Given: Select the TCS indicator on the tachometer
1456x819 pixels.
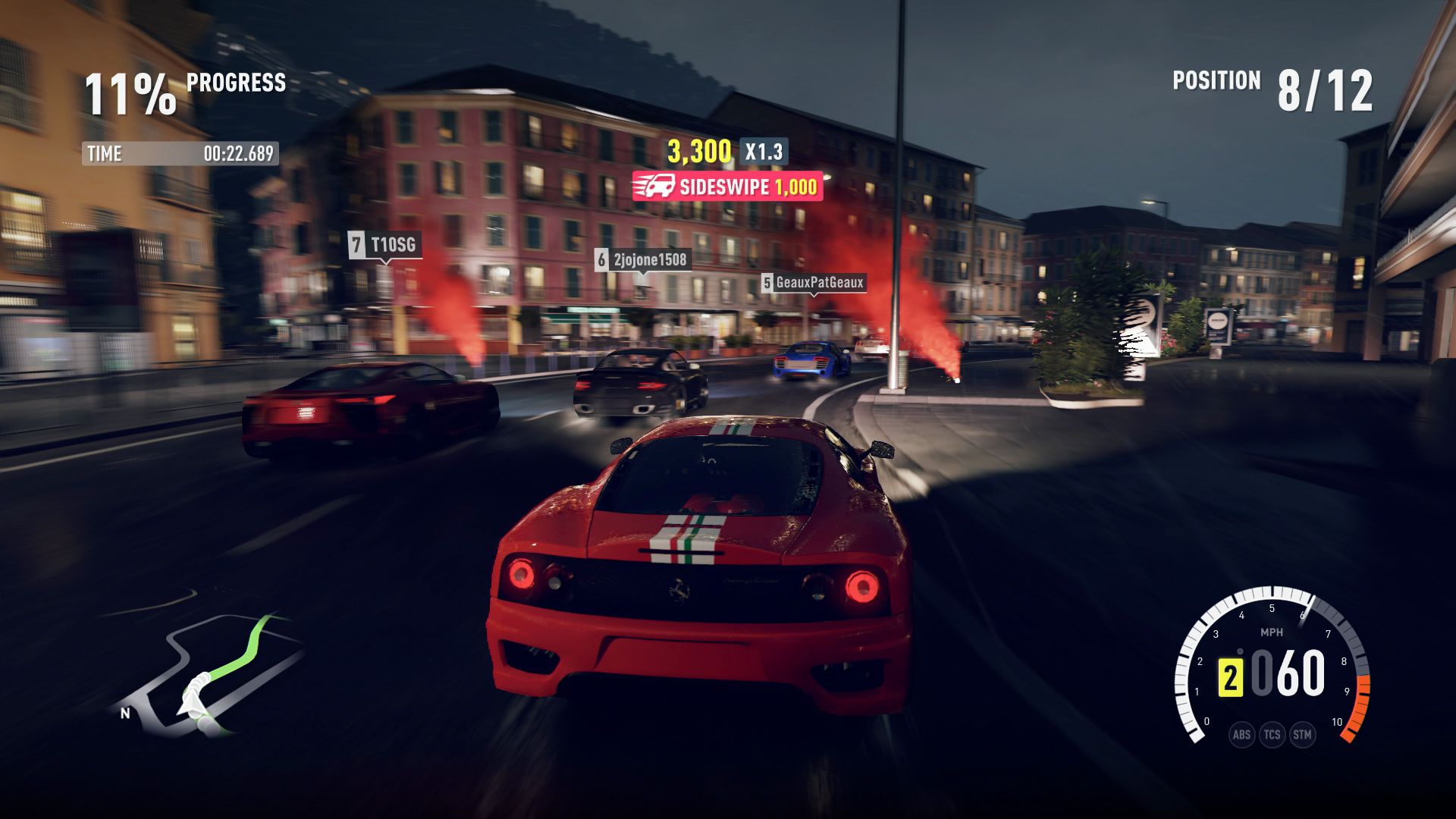Looking at the screenshot, I should 1272,734.
